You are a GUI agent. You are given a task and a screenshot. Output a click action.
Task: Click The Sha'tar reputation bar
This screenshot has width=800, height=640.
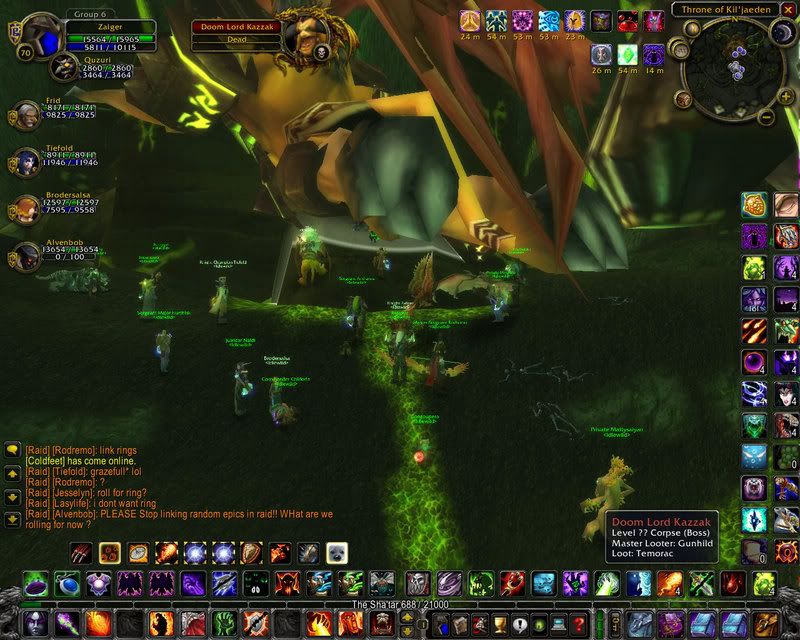[x=400, y=604]
